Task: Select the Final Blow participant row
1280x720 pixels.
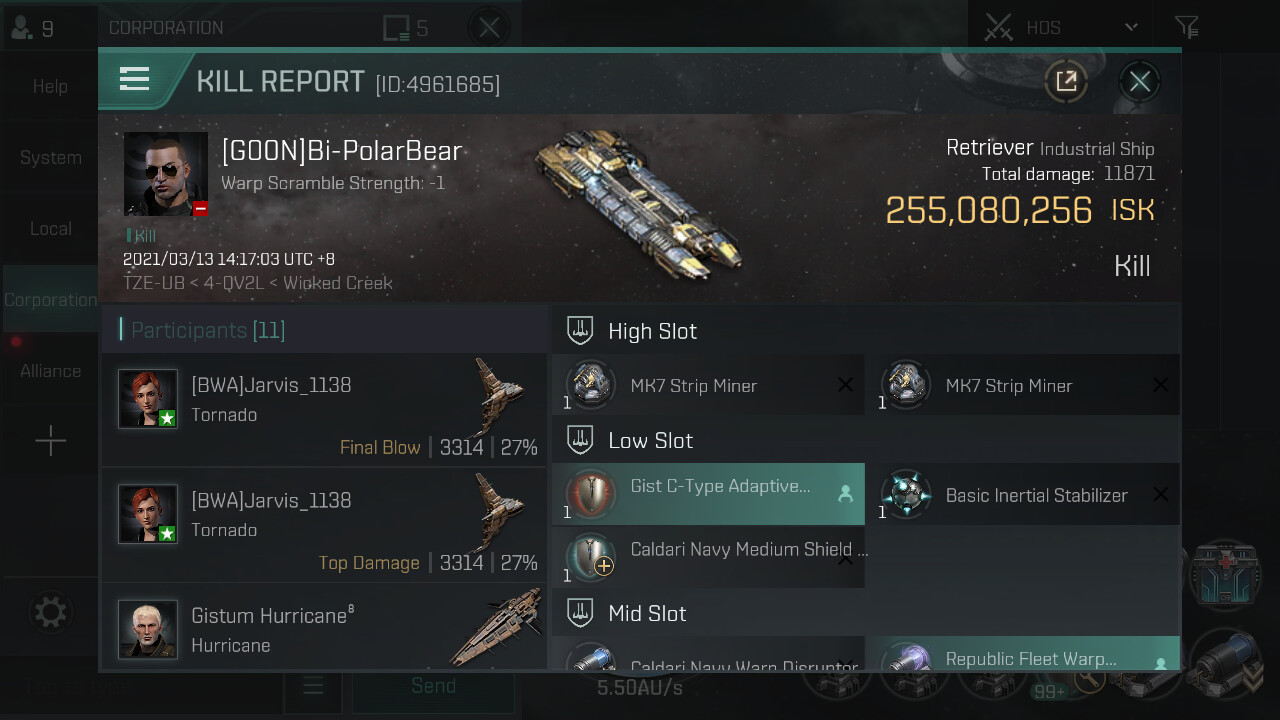Action: 324,410
